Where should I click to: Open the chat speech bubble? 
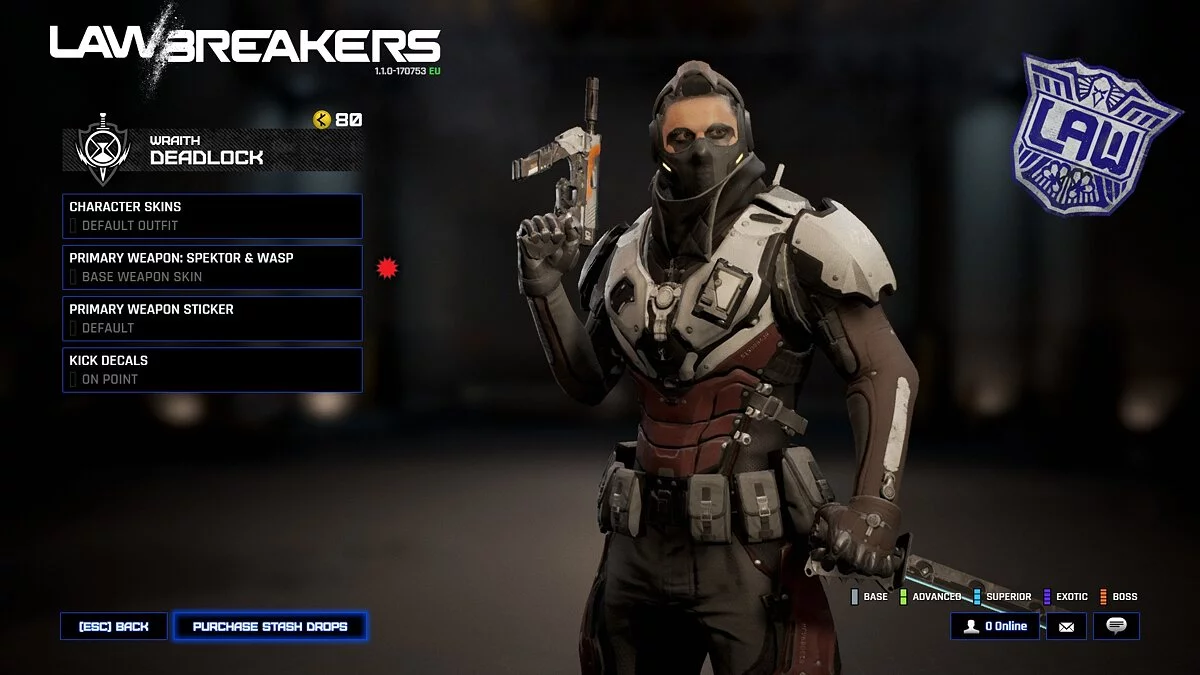click(x=1116, y=627)
